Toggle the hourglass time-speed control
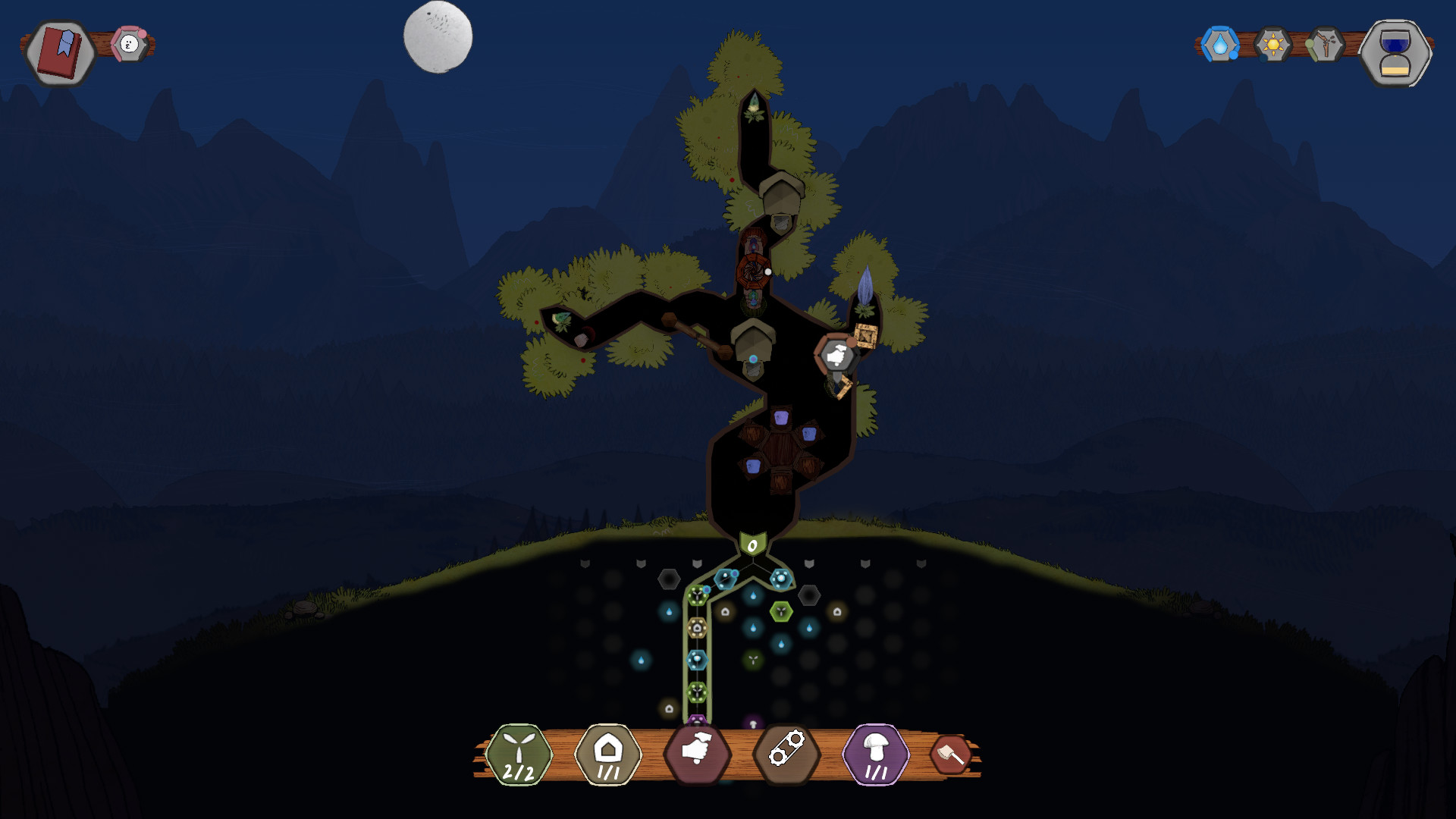Image resolution: width=1456 pixels, height=819 pixels. click(1398, 55)
